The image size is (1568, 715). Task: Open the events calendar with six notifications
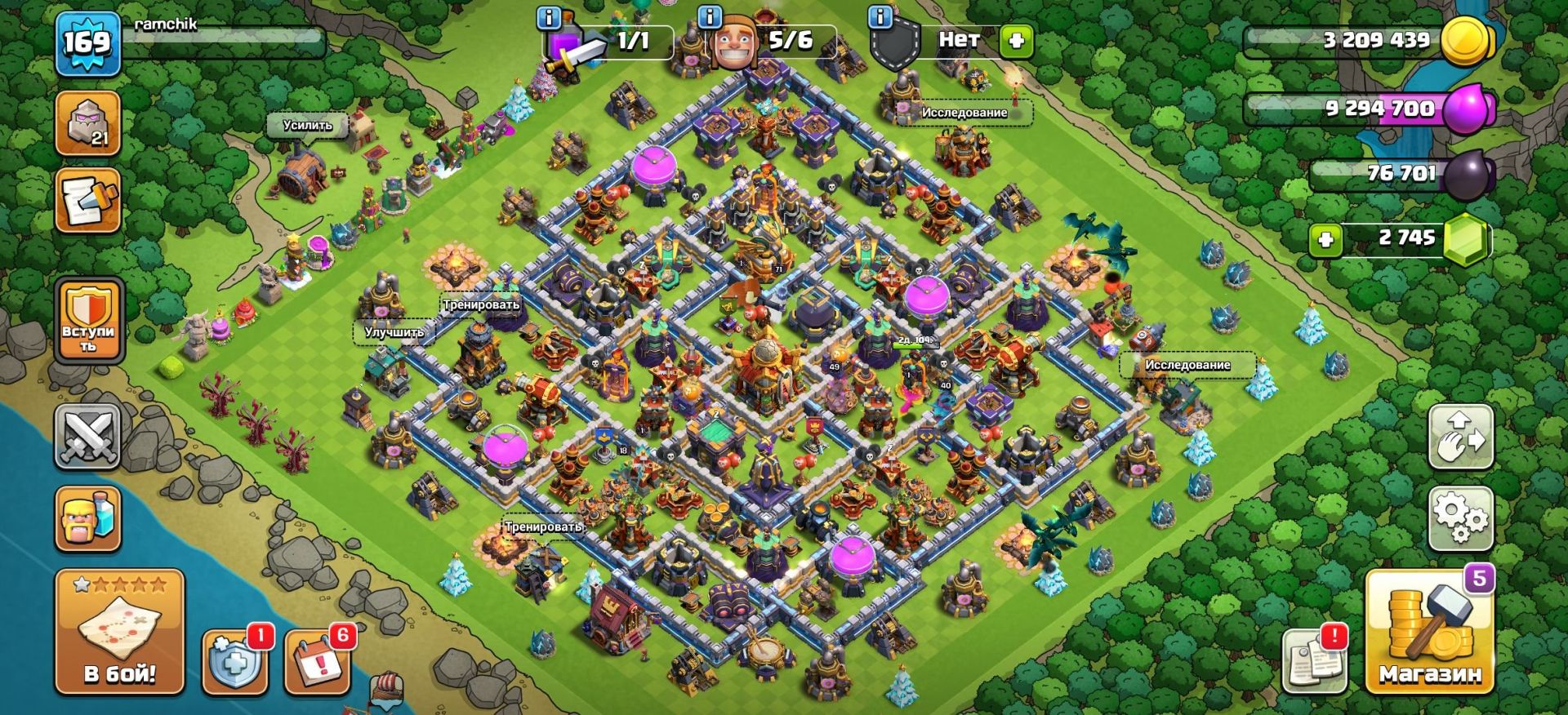tap(318, 661)
